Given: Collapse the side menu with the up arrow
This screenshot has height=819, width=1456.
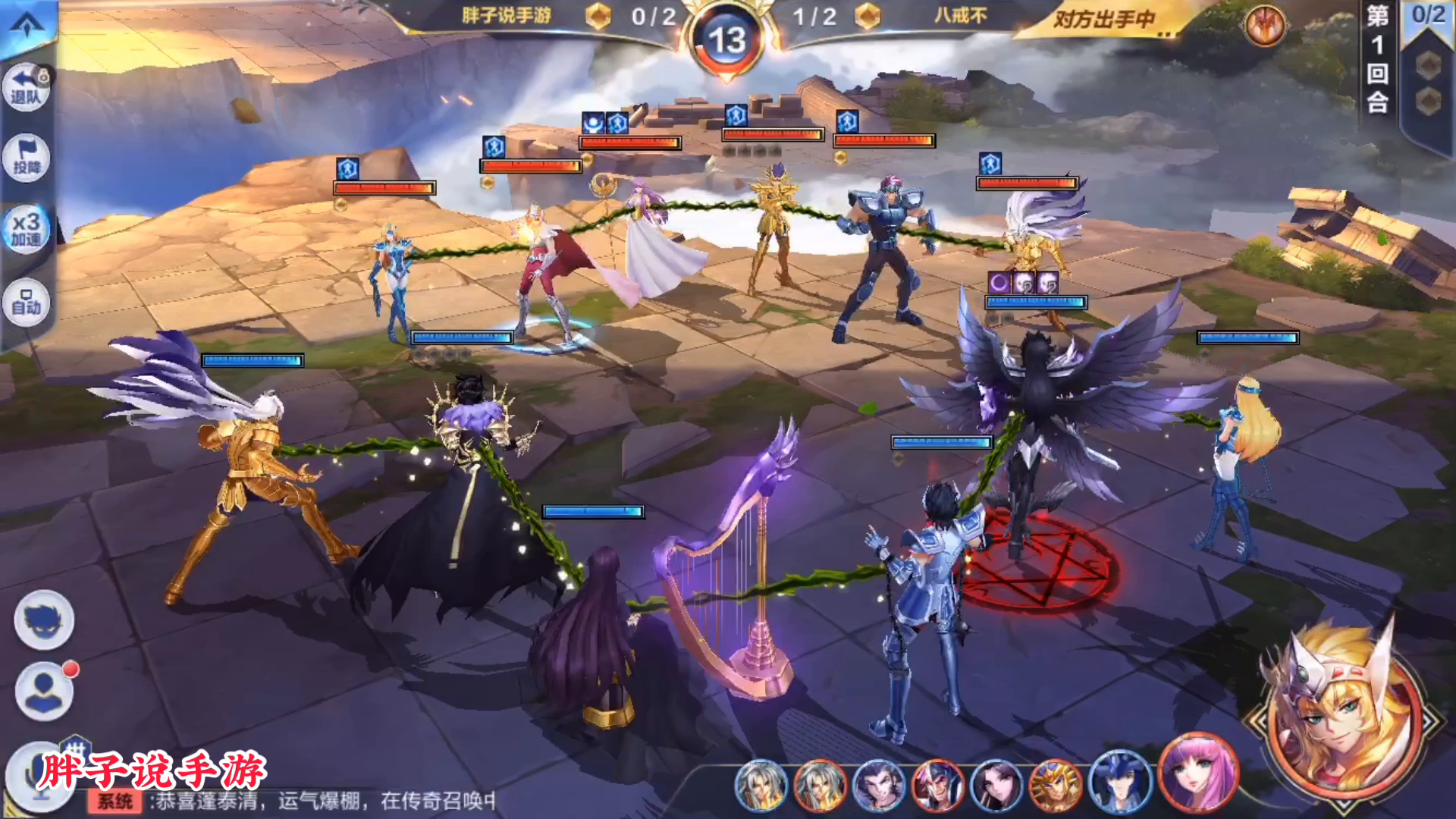Looking at the screenshot, I should click(x=27, y=25).
